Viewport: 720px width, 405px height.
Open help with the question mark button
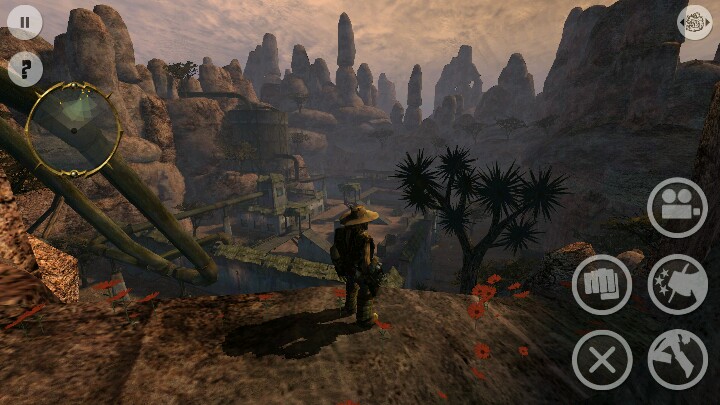click(24, 70)
